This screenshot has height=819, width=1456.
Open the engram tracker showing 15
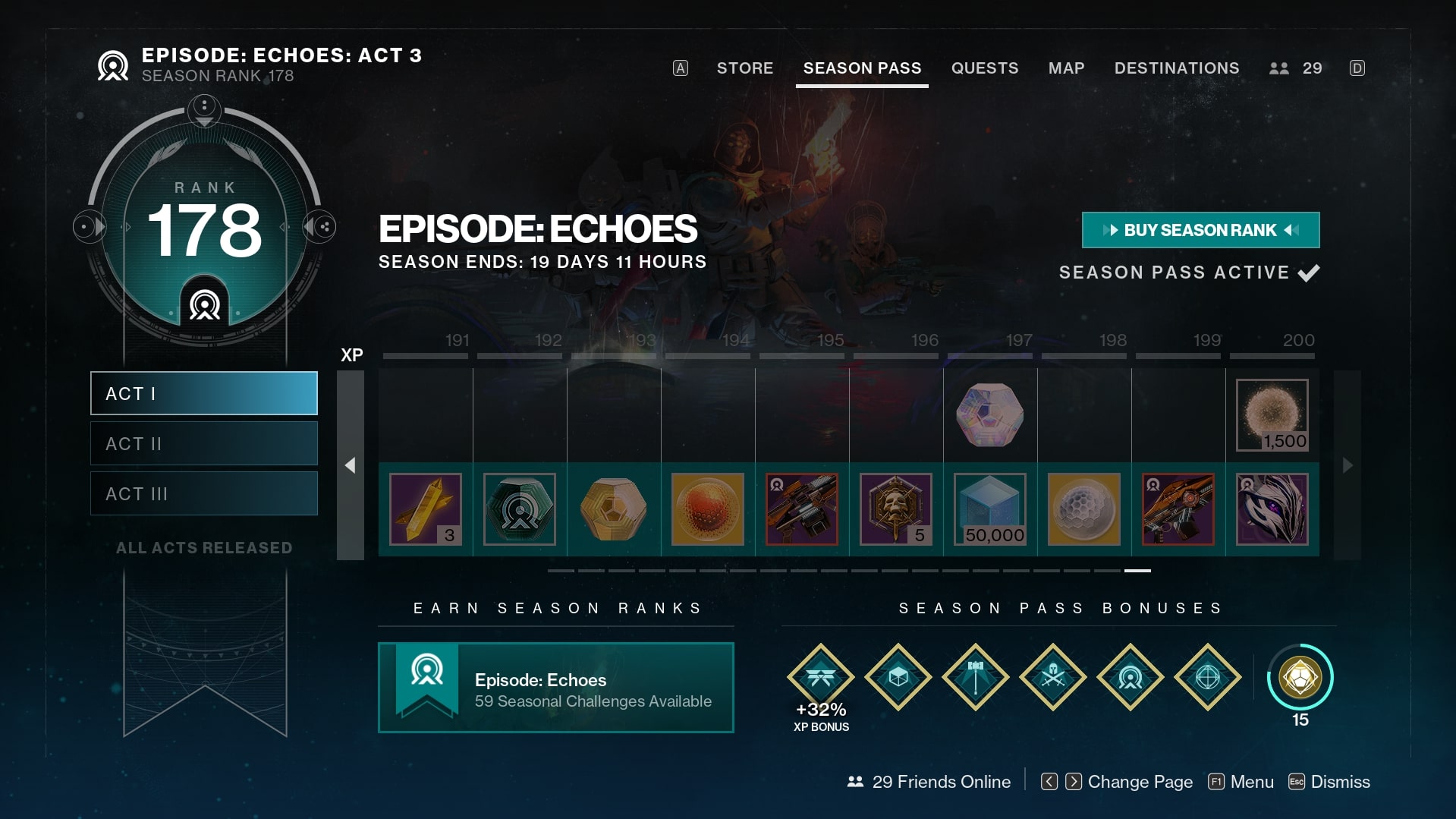(x=1300, y=677)
